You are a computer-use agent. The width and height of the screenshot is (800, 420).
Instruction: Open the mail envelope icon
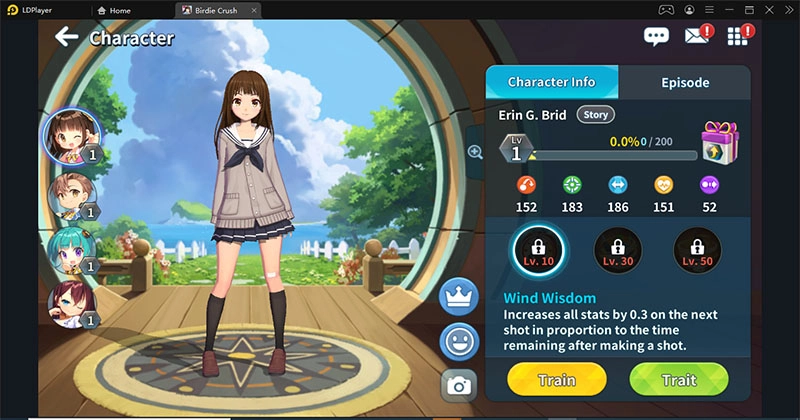point(696,37)
